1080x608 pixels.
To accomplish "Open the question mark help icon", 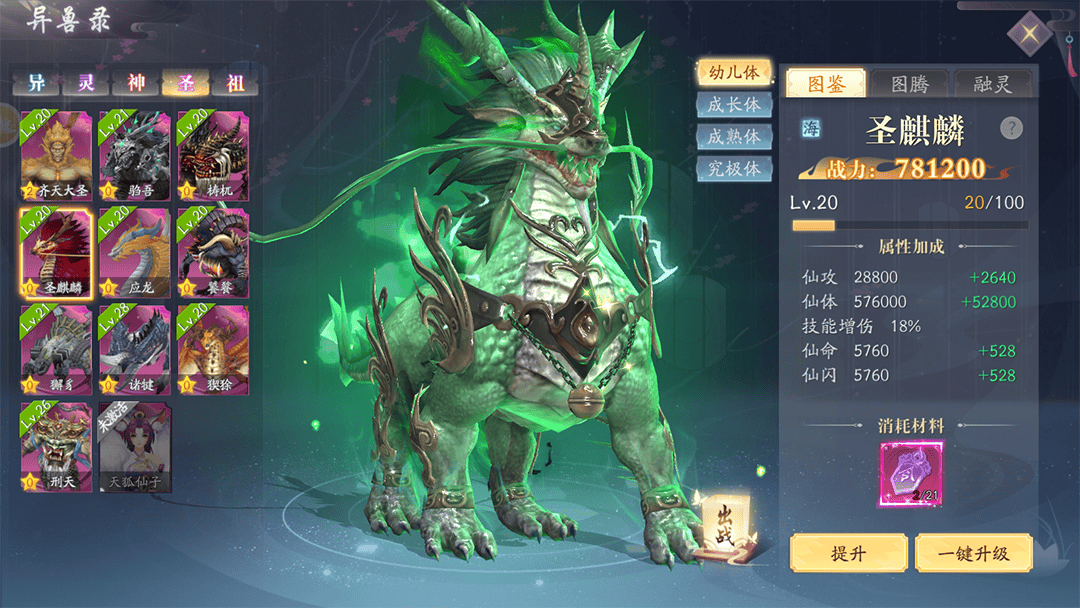I will pos(1011,128).
